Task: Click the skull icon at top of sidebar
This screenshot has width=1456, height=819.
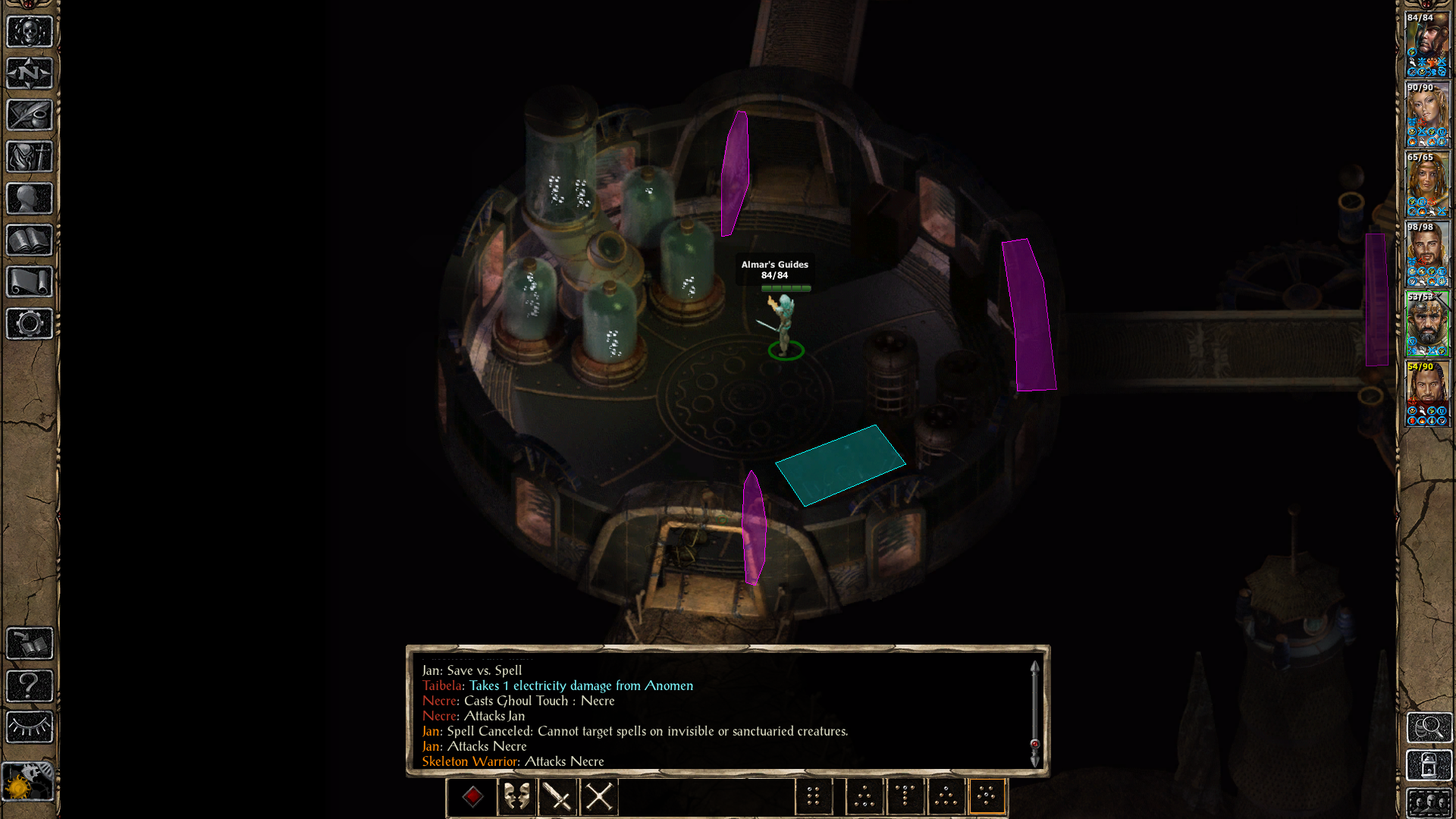Action: 28,32
